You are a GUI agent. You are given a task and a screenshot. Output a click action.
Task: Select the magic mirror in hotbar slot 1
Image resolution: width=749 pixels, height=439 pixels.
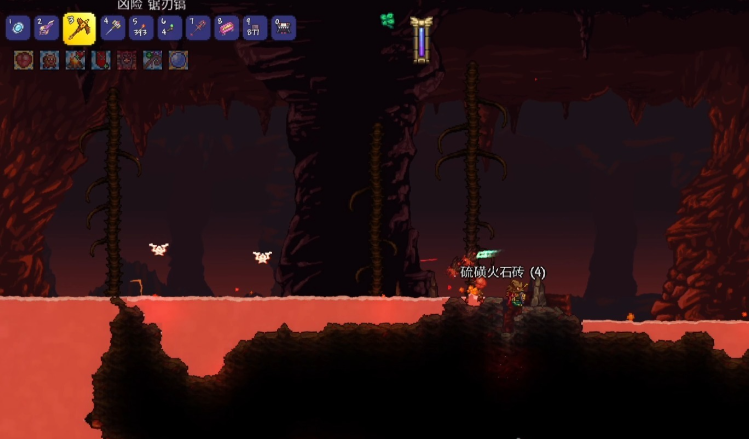(17, 28)
